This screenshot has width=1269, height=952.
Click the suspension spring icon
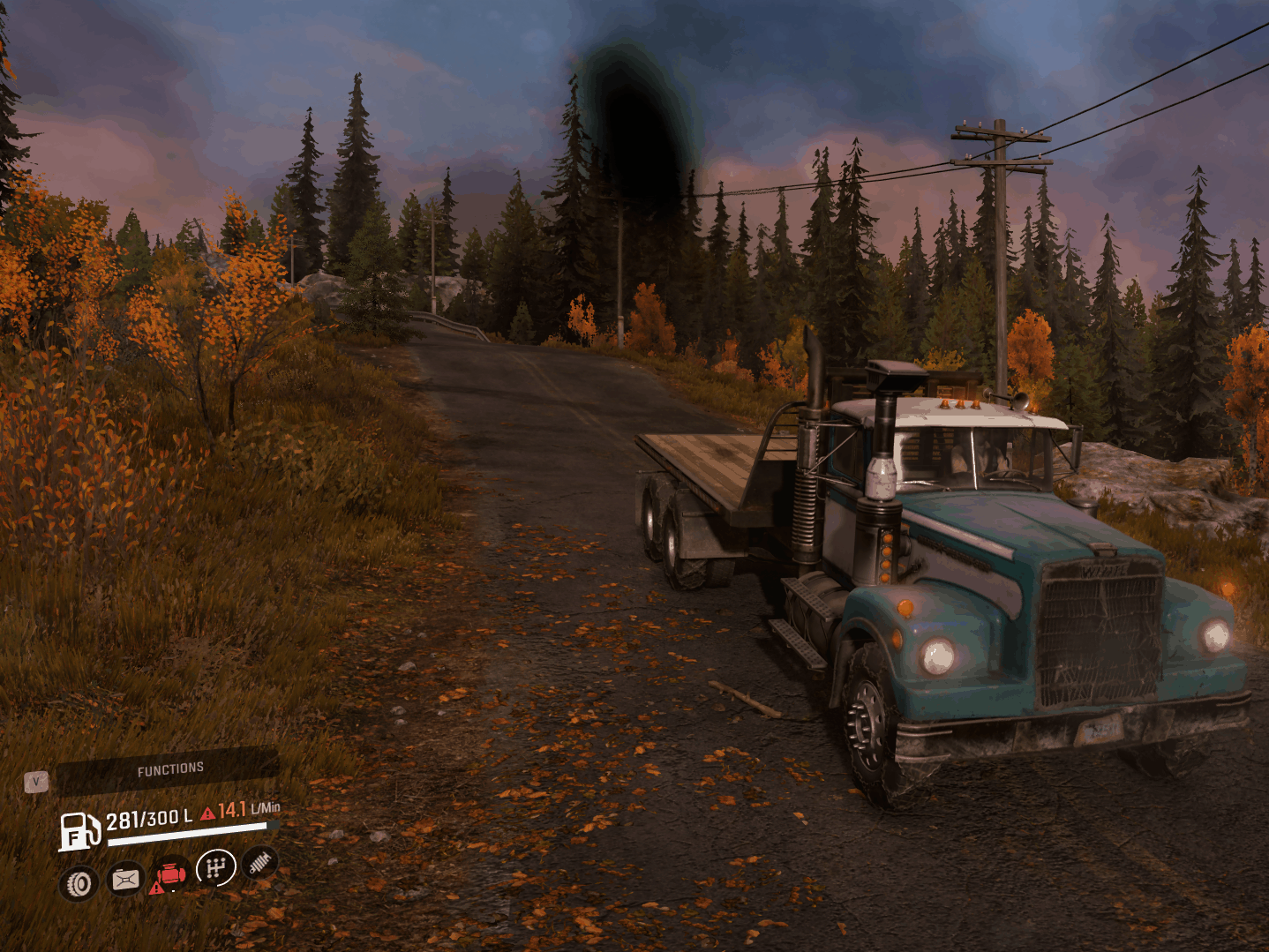(259, 863)
